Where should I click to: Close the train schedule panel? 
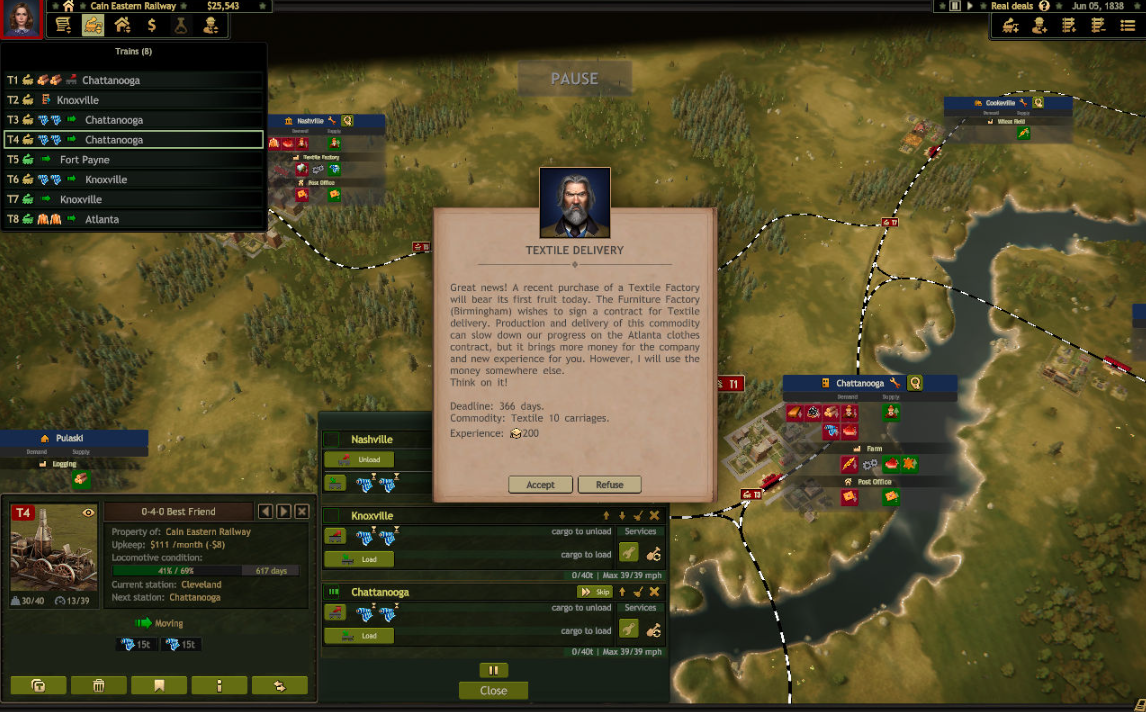click(493, 691)
